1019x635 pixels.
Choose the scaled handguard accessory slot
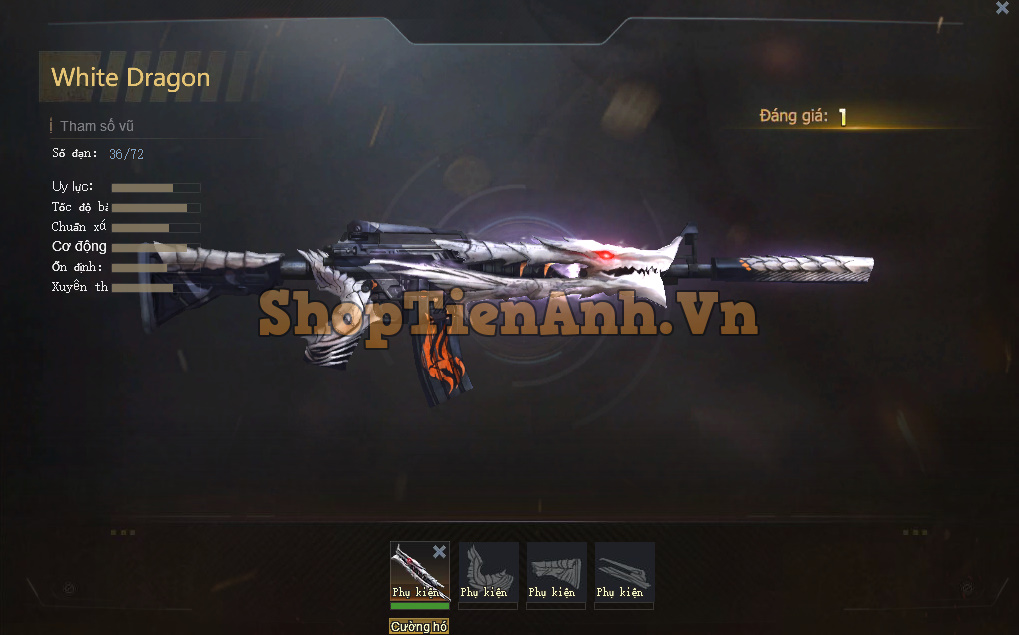[x=556, y=572]
